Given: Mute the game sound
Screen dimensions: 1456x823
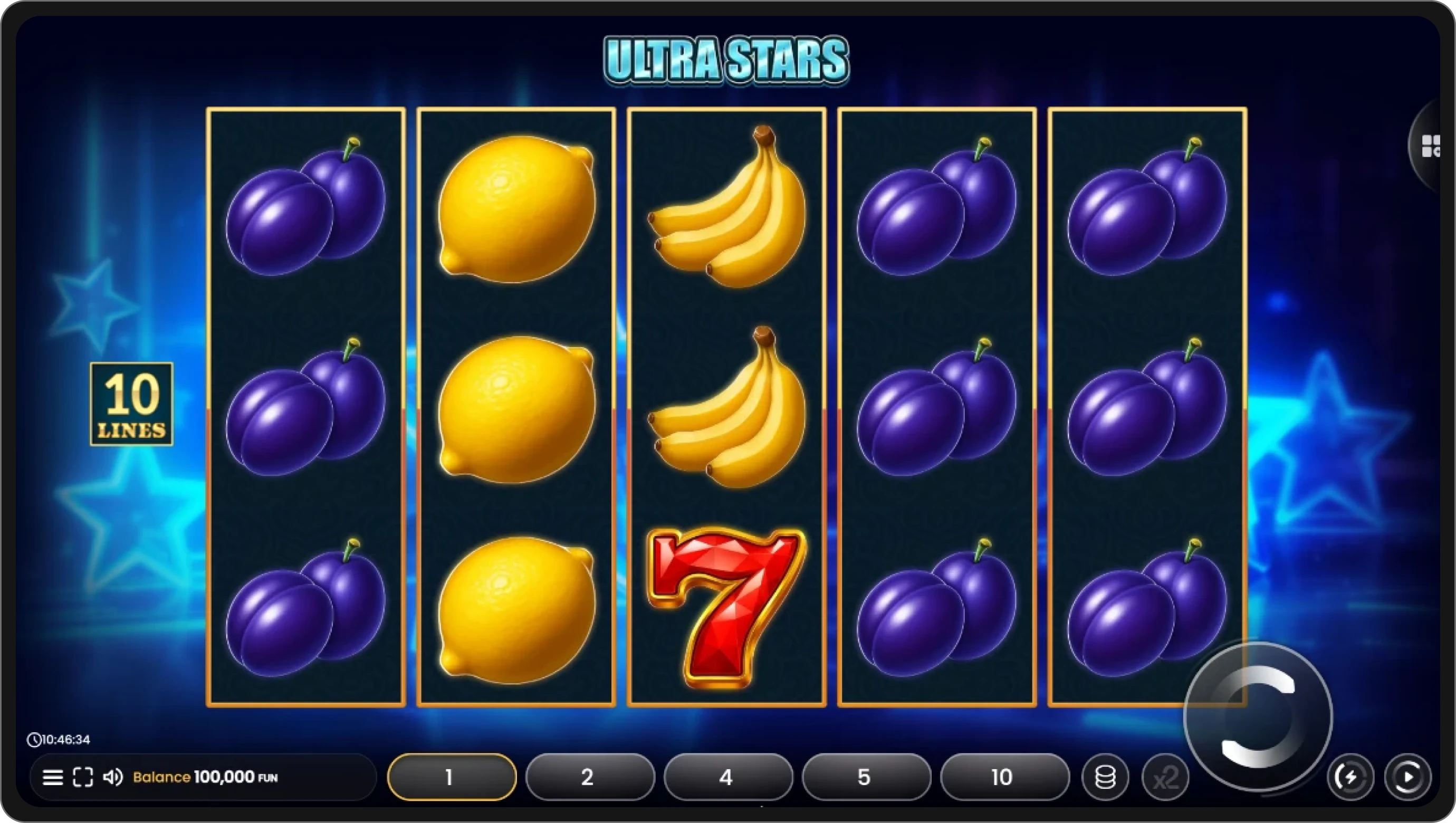Looking at the screenshot, I should 116,777.
